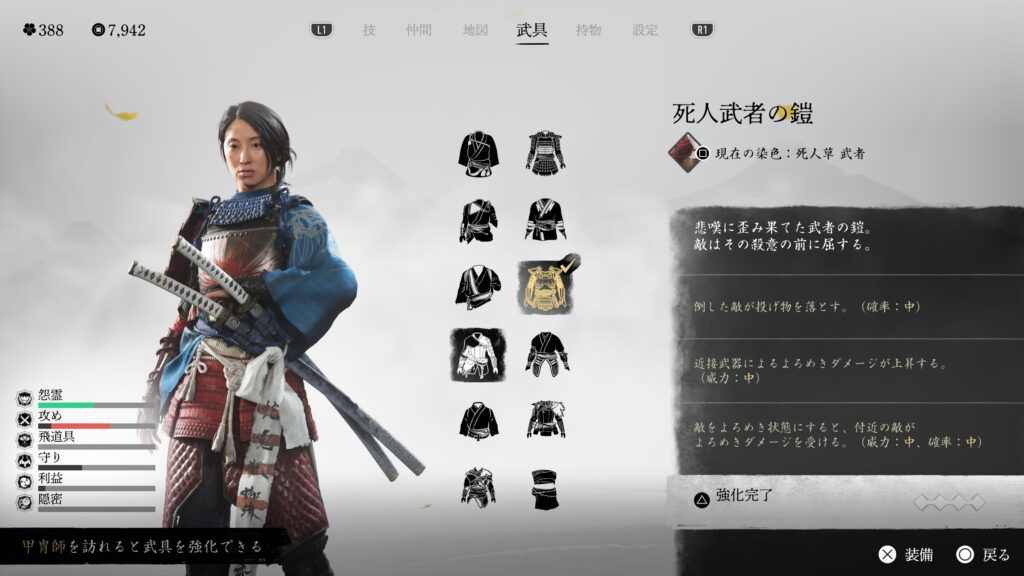Select the gold armor icon with checkmark
1024x576 pixels.
pos(547,287)
